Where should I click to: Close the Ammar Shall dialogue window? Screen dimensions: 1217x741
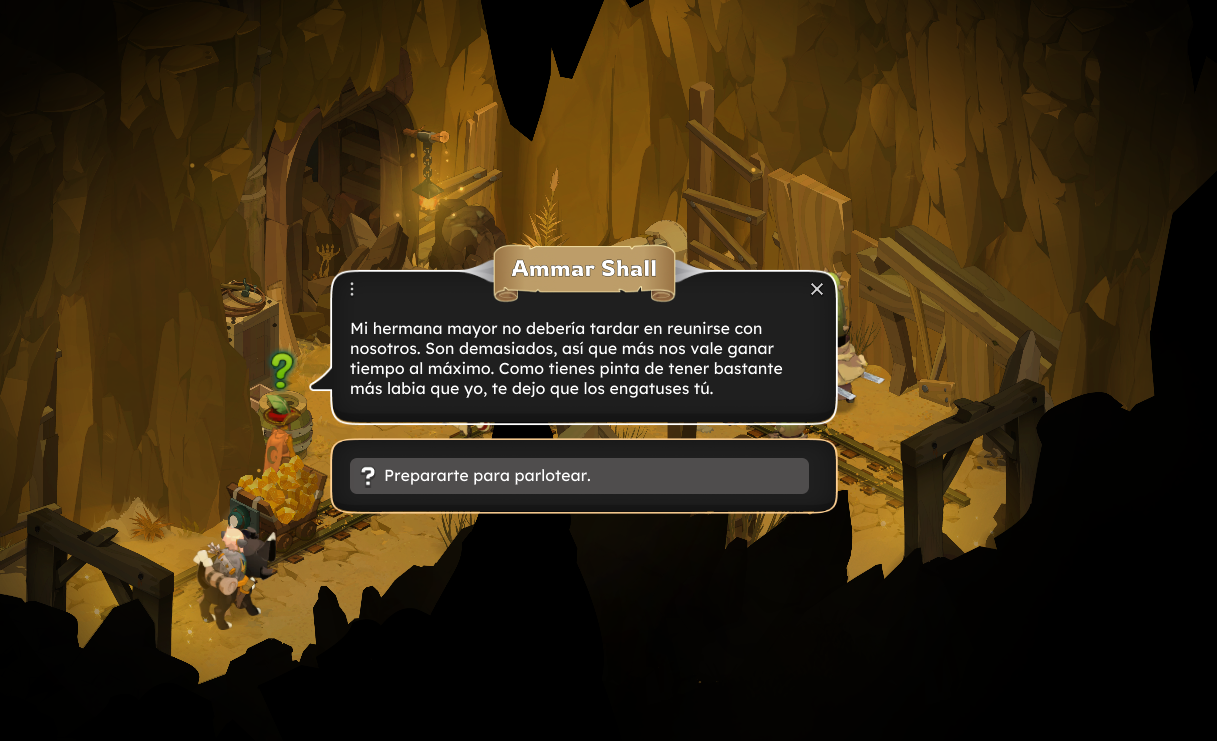pos(817,289)
